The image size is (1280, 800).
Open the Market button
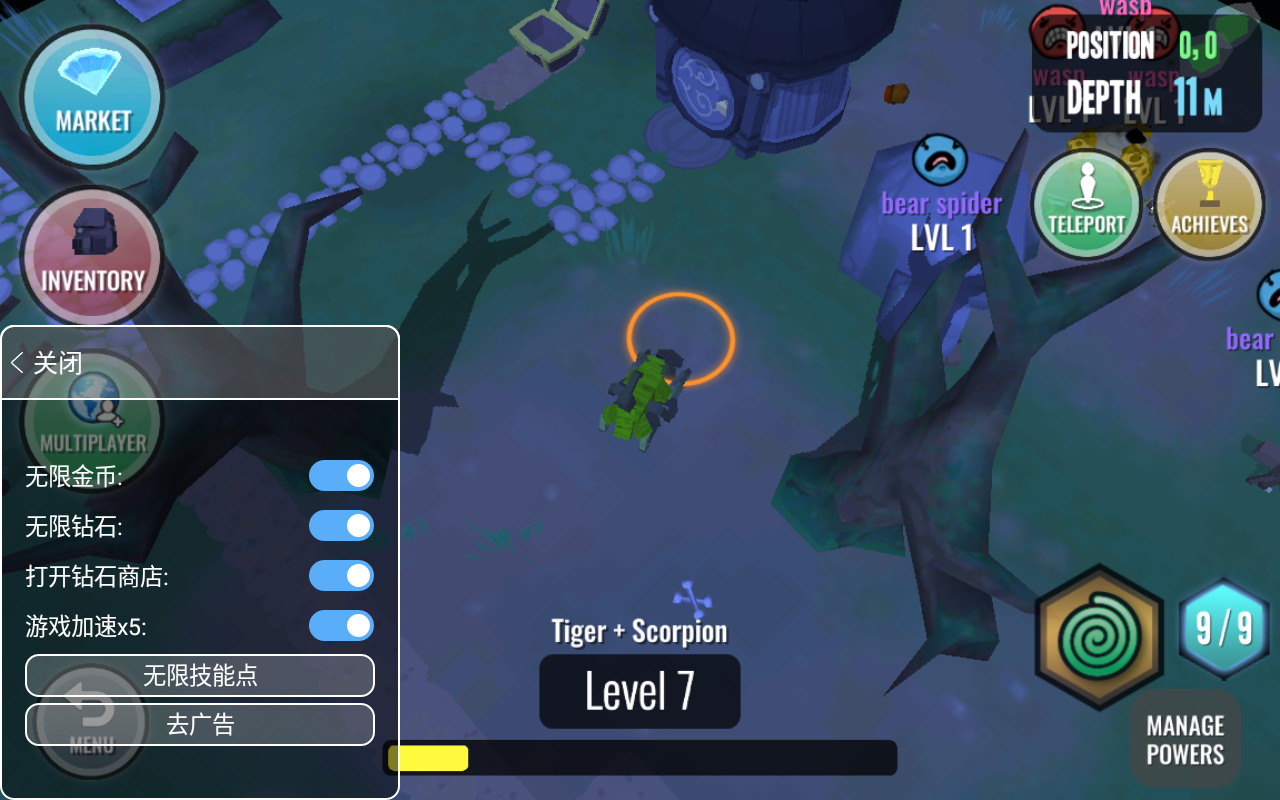(92, 97)
